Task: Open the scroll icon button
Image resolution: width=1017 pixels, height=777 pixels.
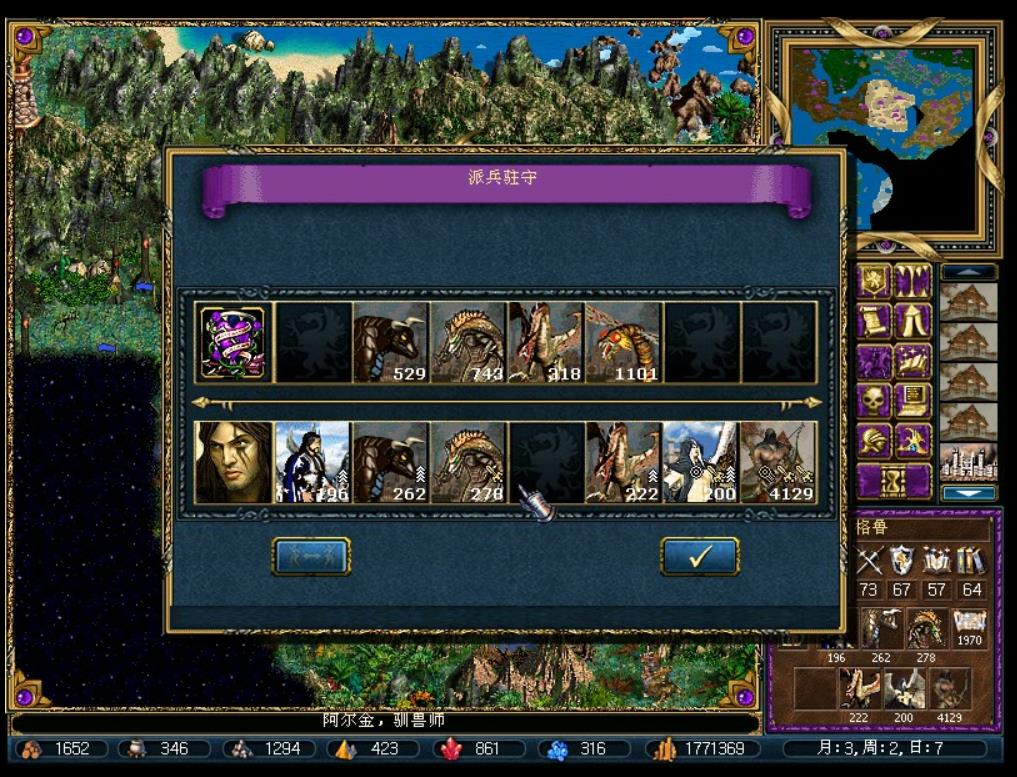Action: click(x=873, y=321)
